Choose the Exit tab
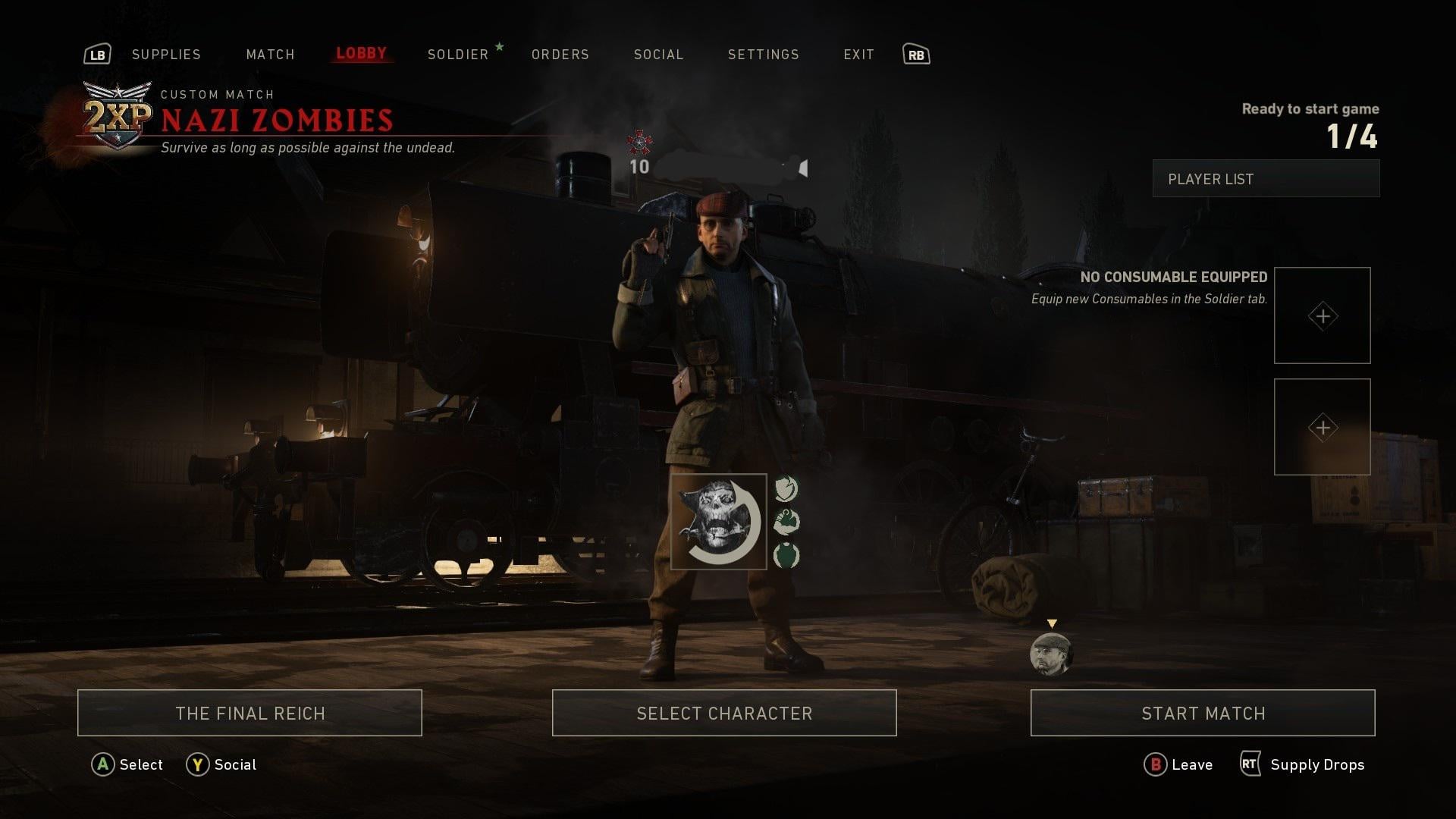Image resolution: width=1456 pixels, height=819 pixels. point(858,55)
